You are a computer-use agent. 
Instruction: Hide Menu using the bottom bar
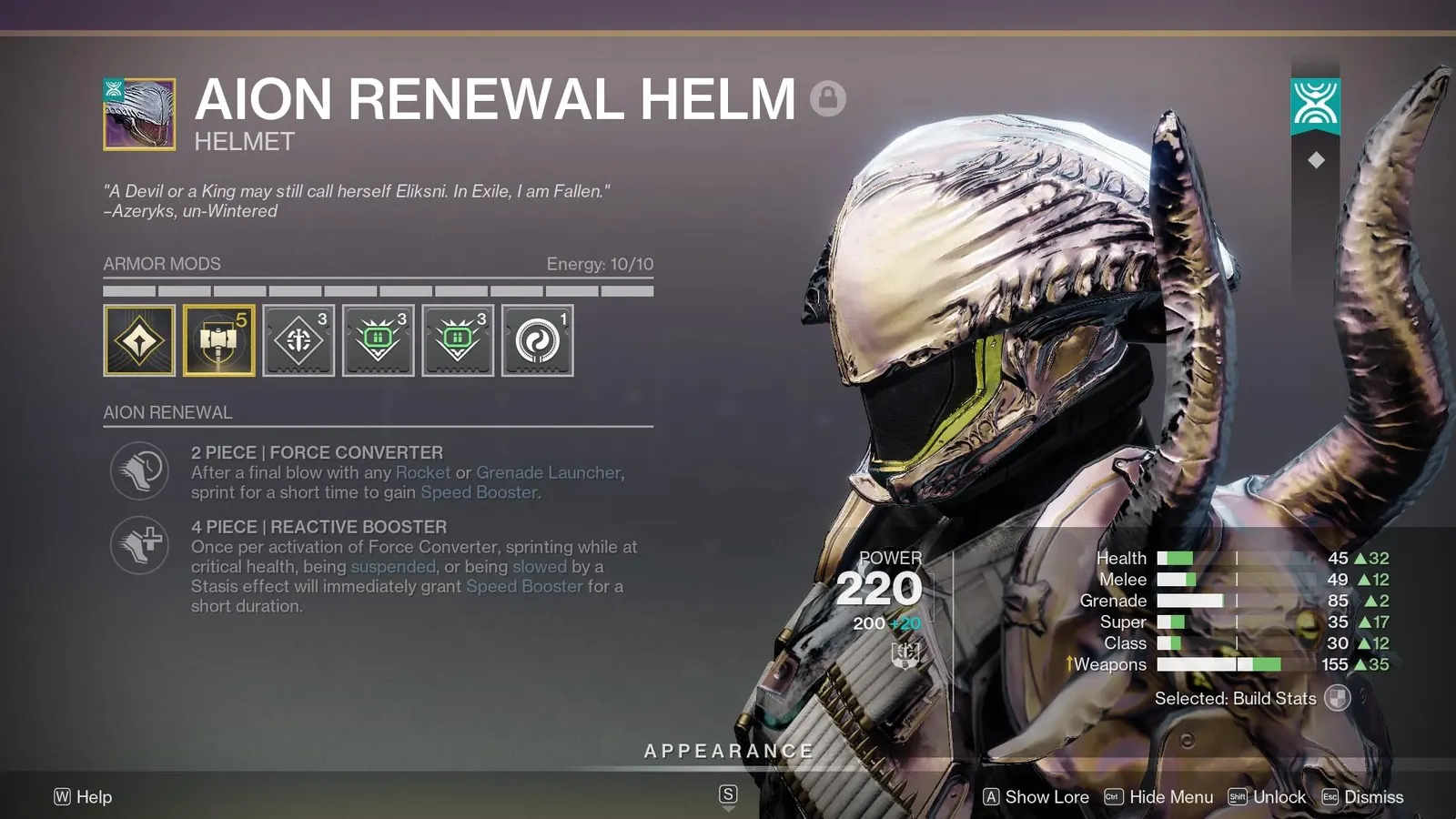pyautogui.click(x=1159, y=797)
